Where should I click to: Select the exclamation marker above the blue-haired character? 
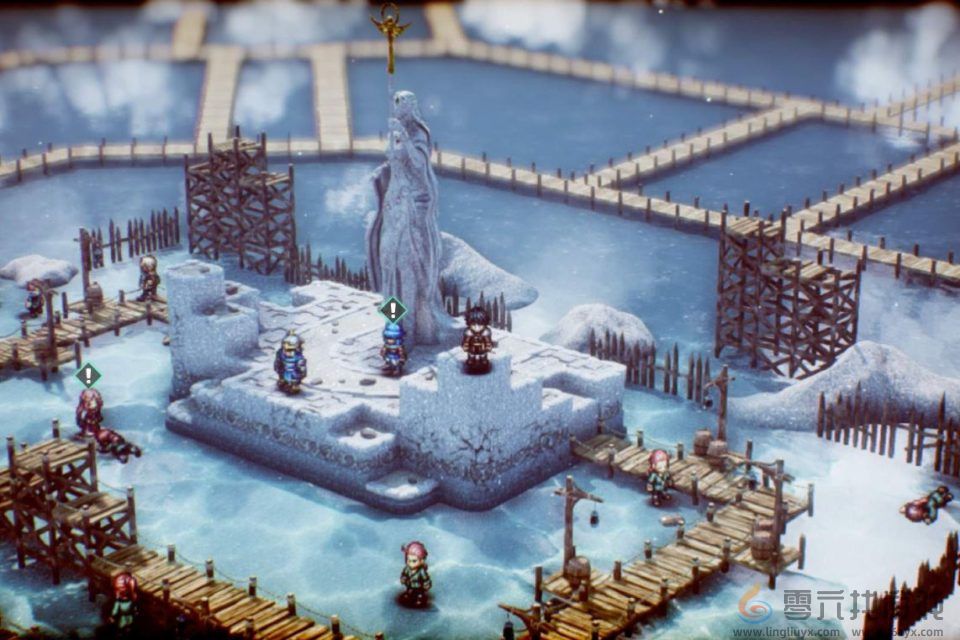pos(393,309)
